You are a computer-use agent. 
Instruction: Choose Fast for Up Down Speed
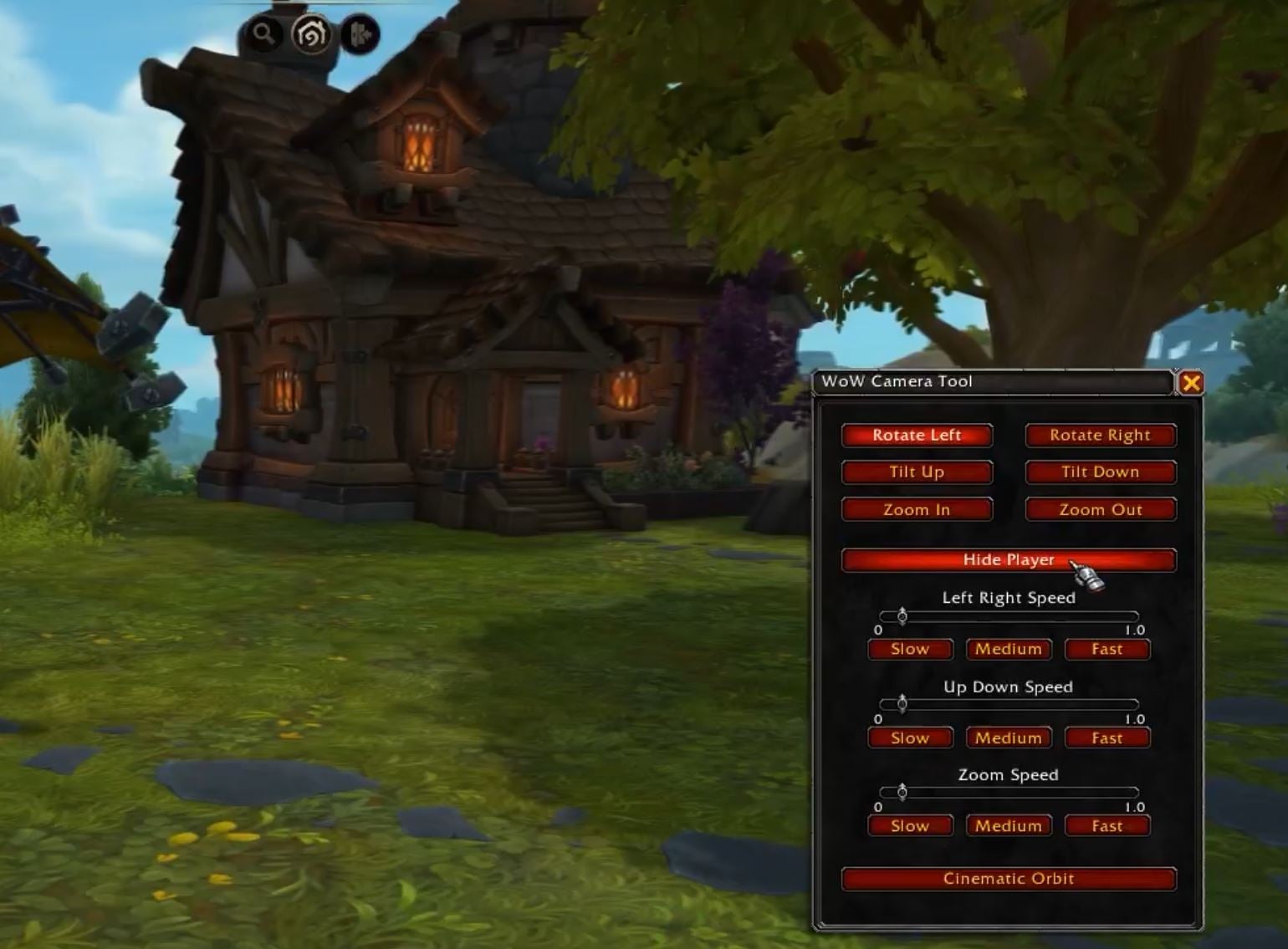click(1107, 737)
